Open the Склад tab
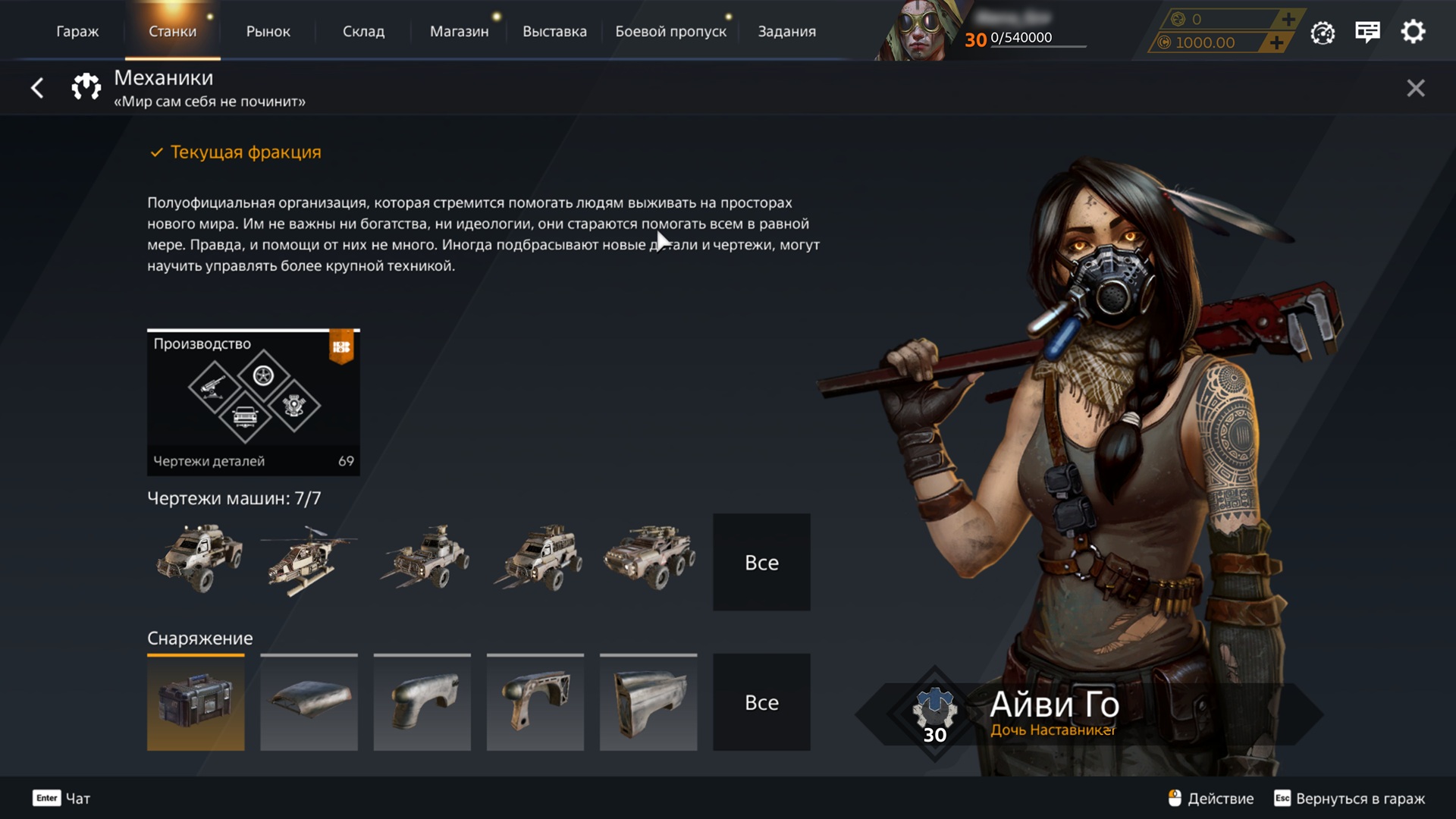Screen dimensions: 1456x819 (x=363, y=31)
